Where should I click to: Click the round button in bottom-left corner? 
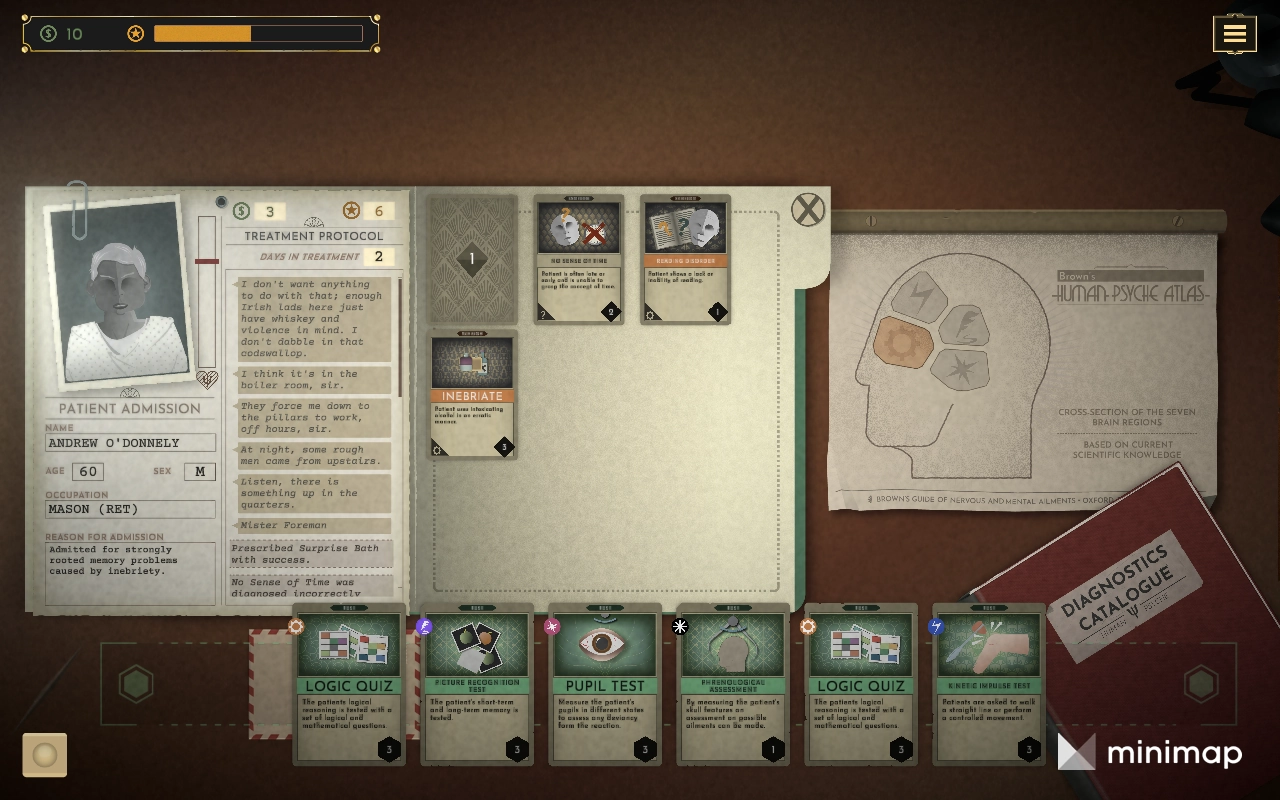coord(45,755)
